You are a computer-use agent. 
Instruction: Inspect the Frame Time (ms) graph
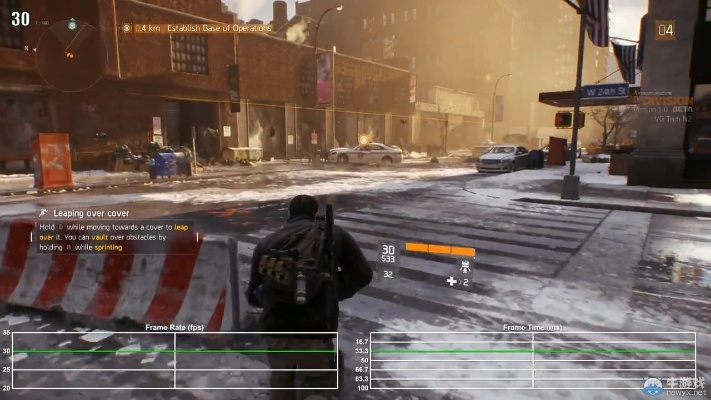click(x=532, y=360)
